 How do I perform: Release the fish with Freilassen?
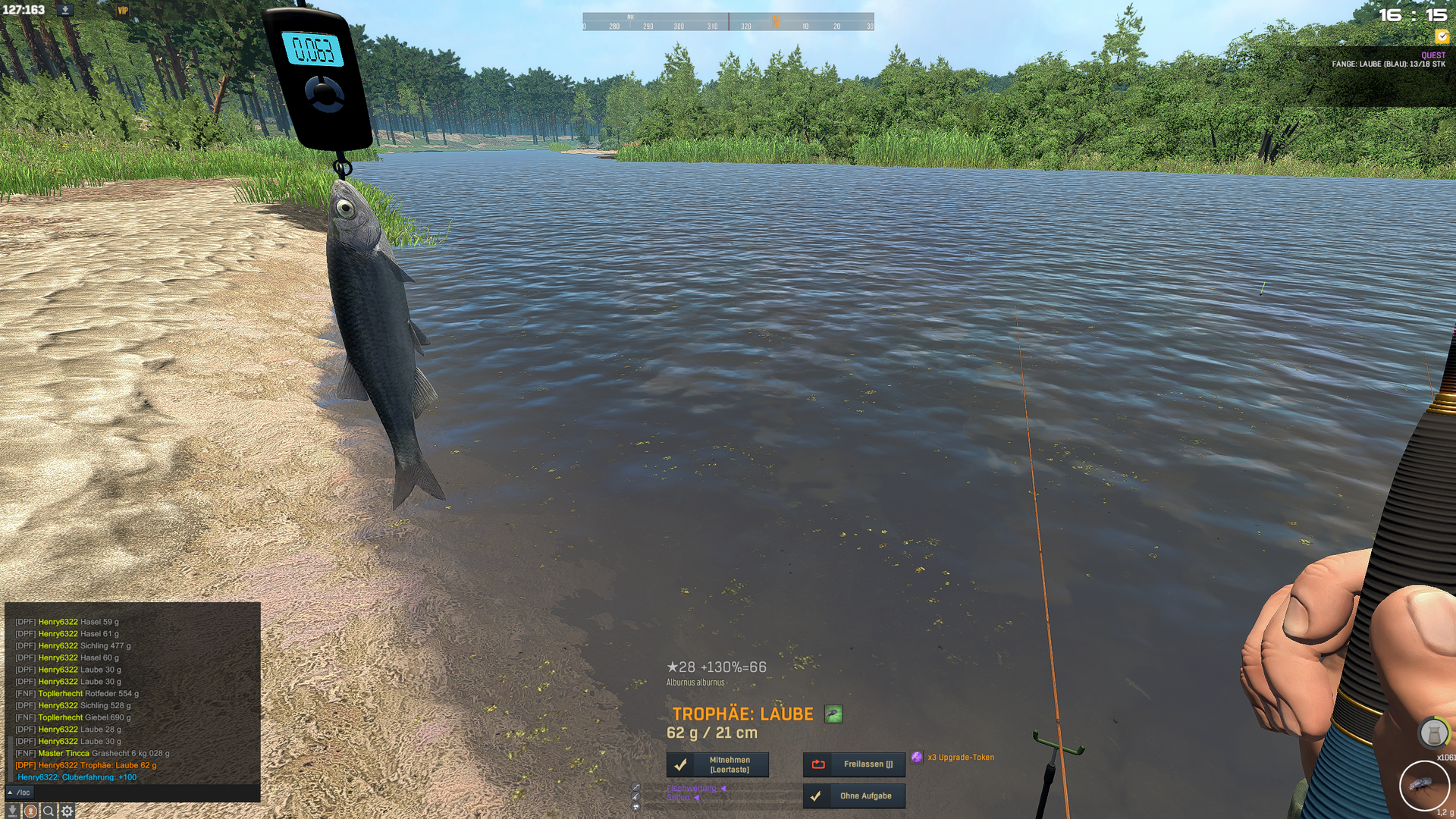coord(854,764)
